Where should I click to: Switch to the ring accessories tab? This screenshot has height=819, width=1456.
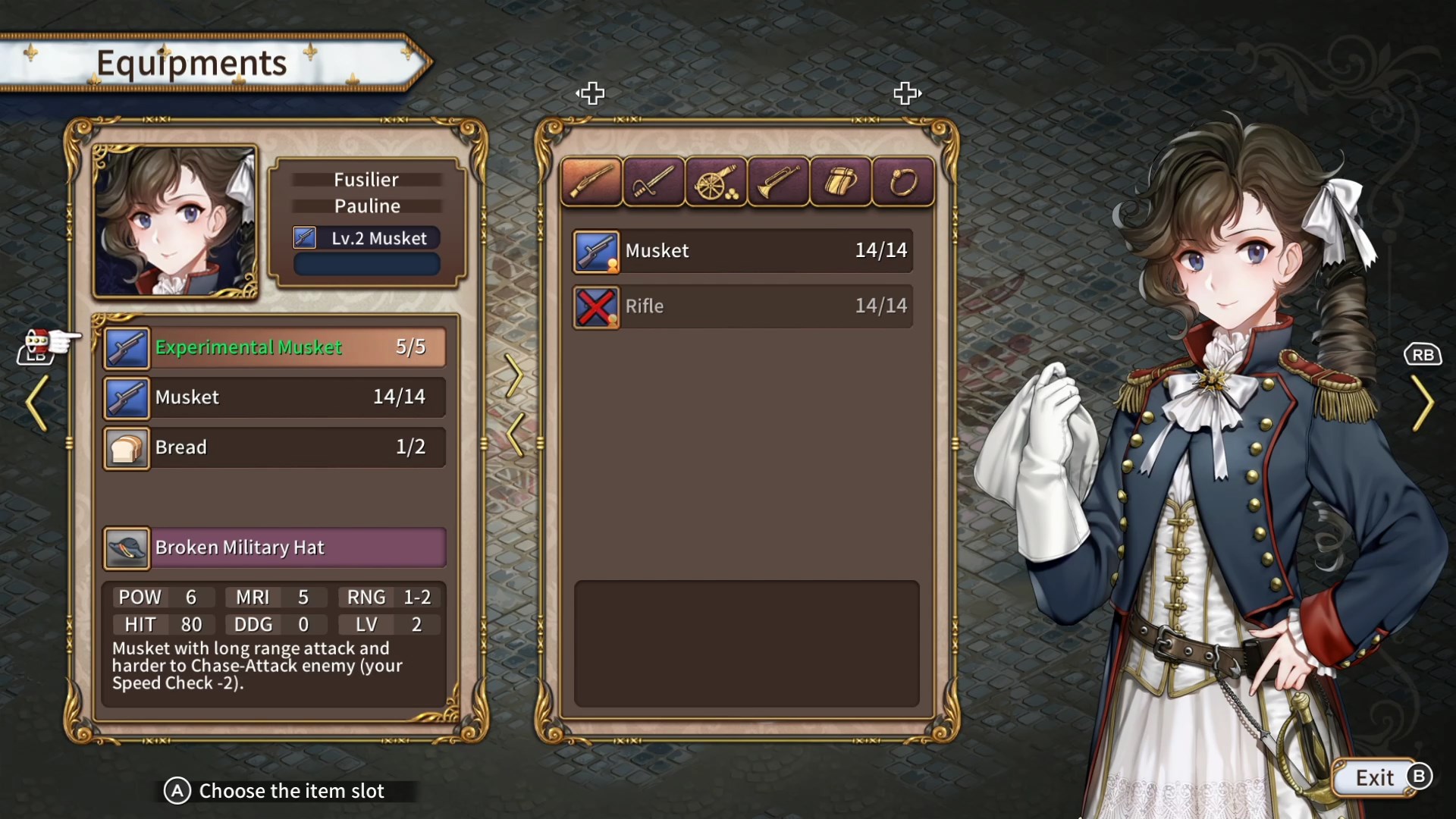pyautogui.click(x=902, y=182)
